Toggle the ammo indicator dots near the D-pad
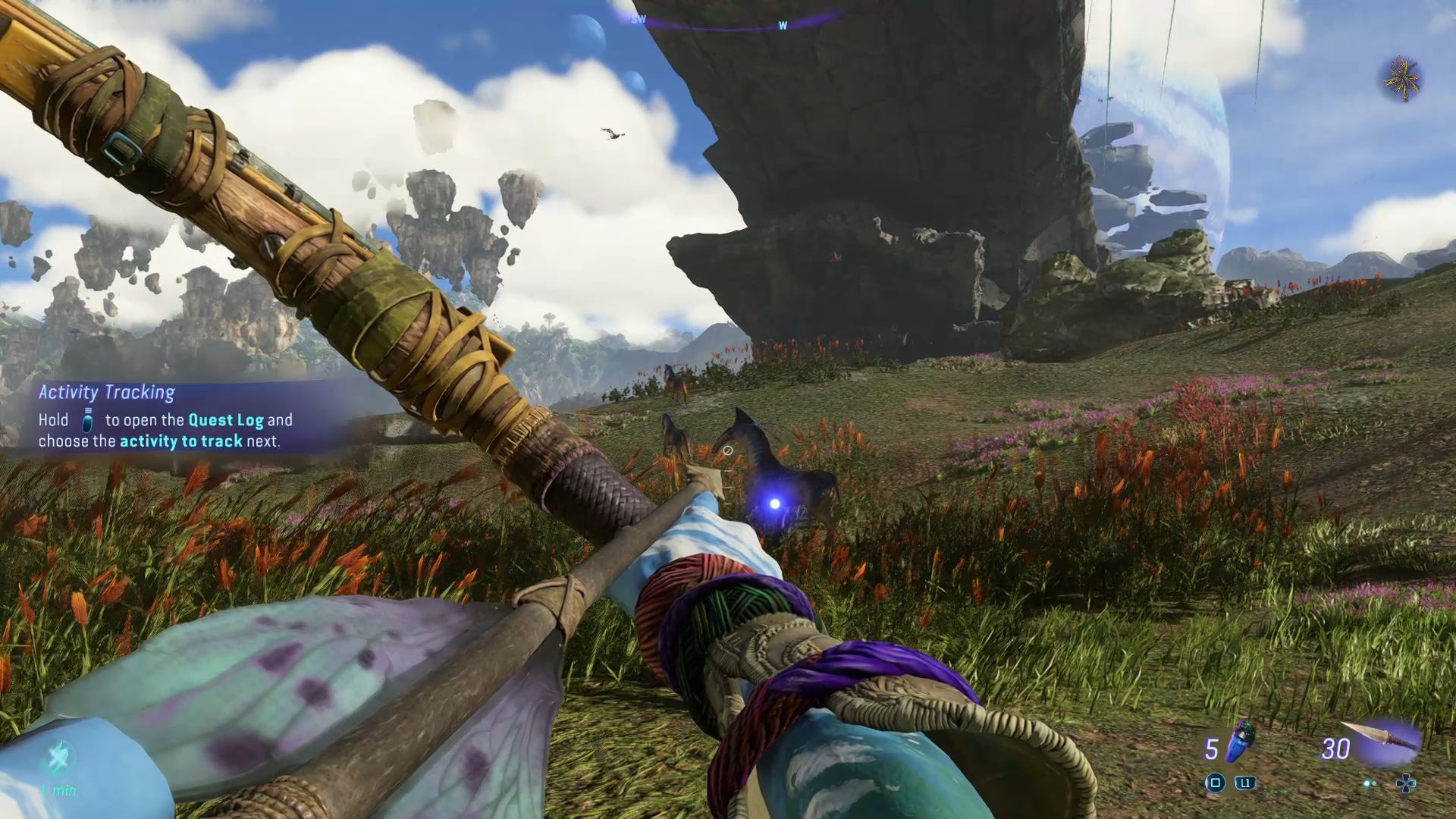The width and height of the screenshot is (1456, 819). coord(1370,783)
